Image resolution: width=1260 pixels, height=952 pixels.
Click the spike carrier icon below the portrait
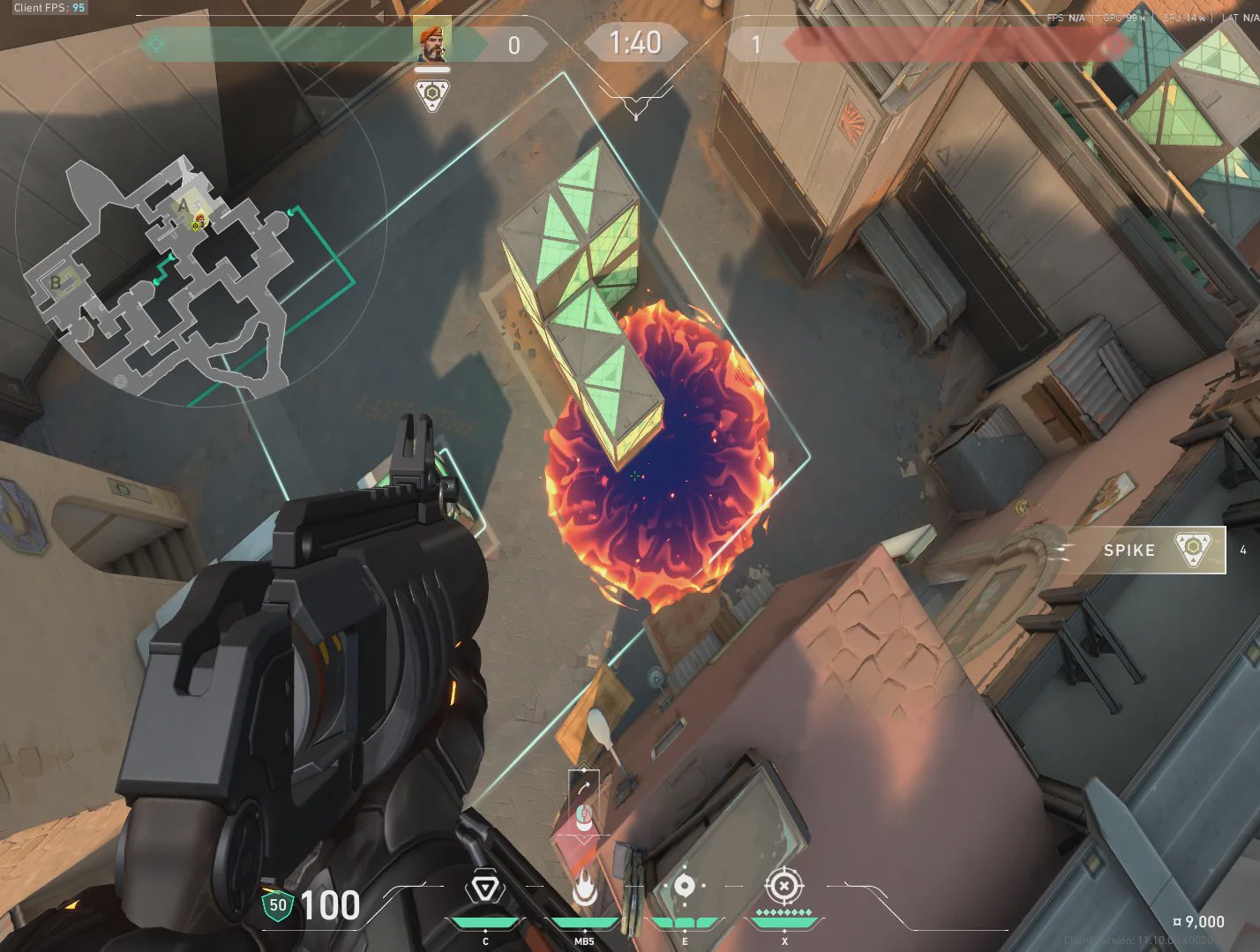(x=432, y=94)
